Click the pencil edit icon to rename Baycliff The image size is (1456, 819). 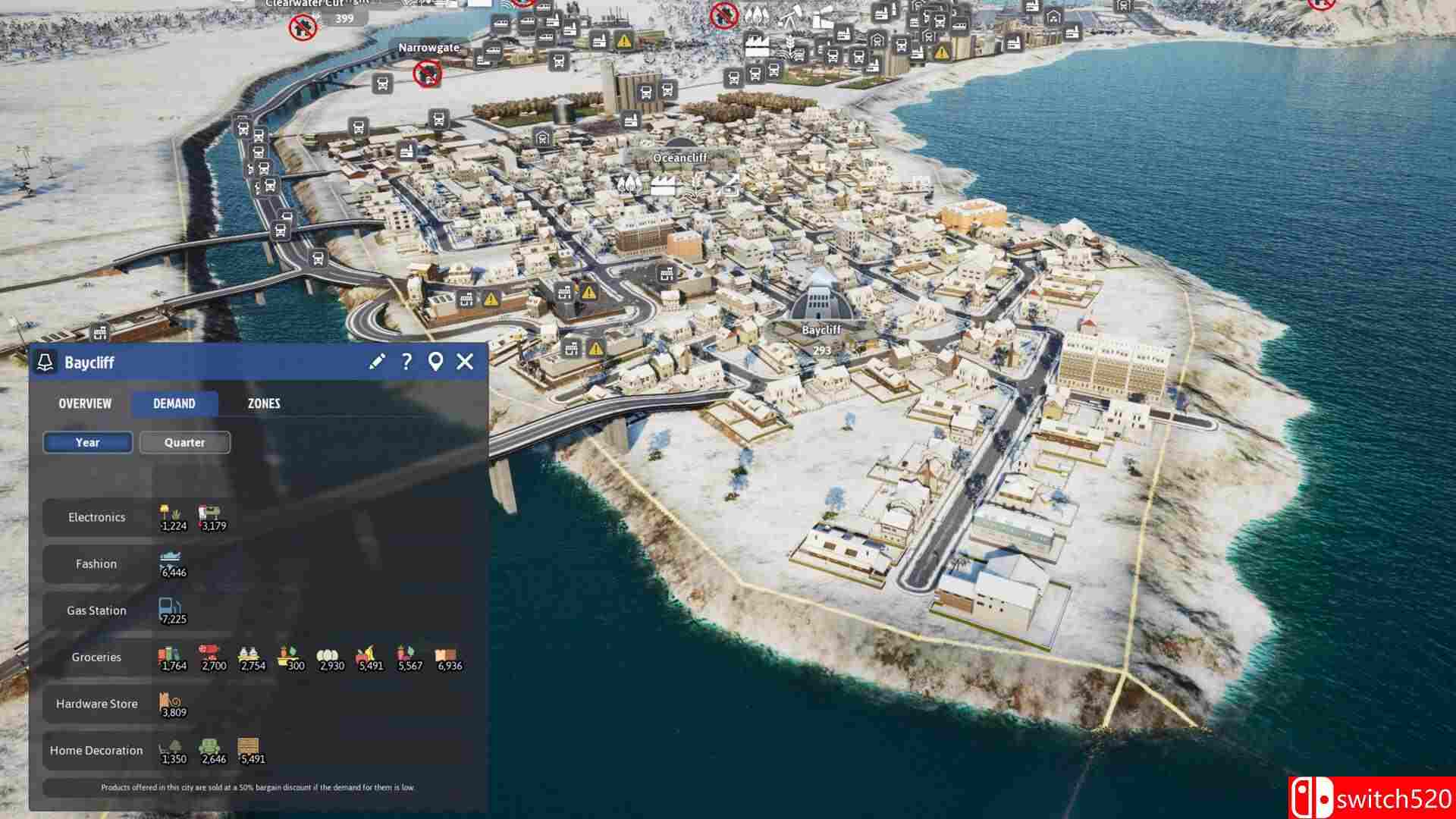tap(376, 362)
